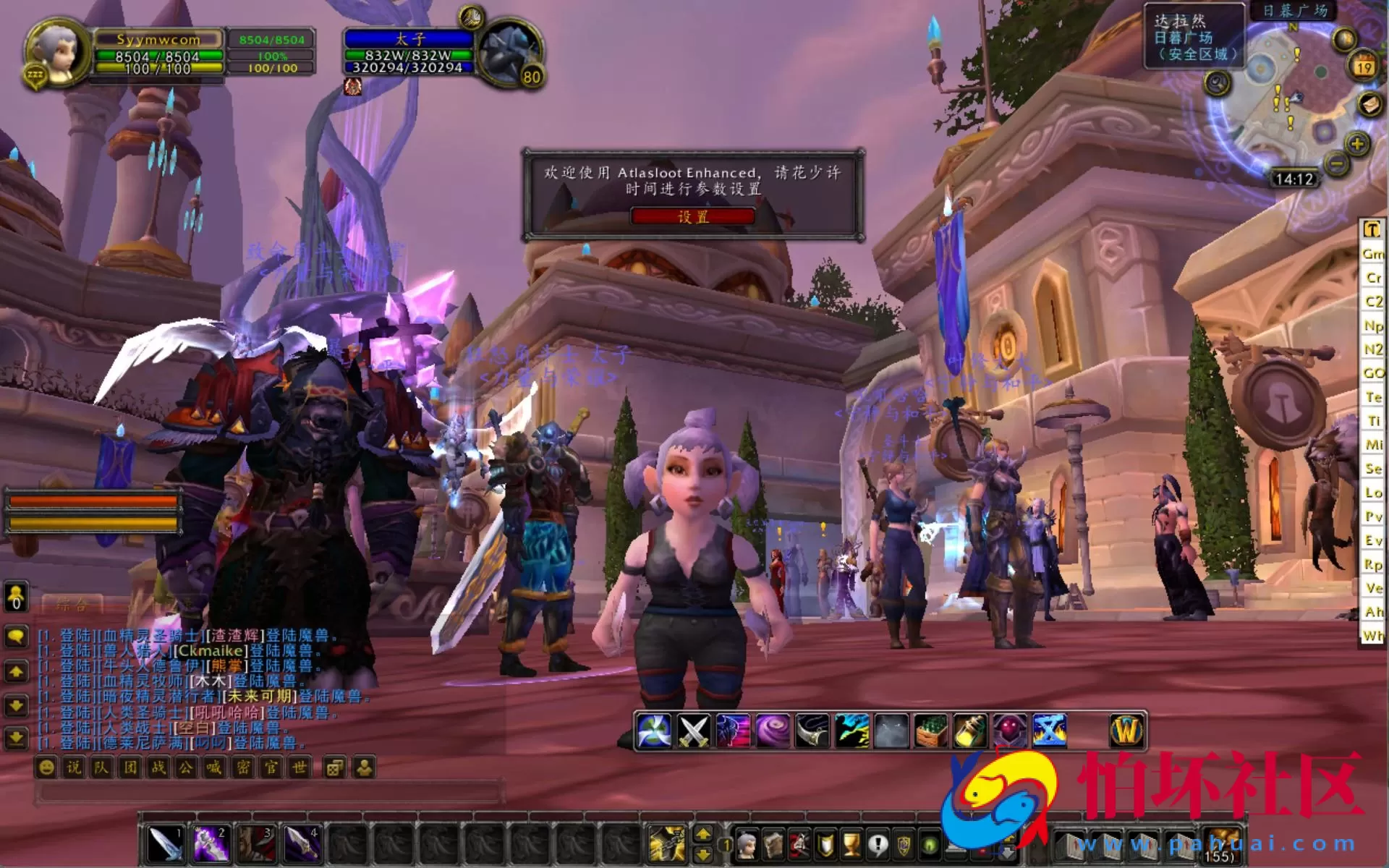
Task: Switch chat to 队 (party) channel
Action: pos(101,767)
